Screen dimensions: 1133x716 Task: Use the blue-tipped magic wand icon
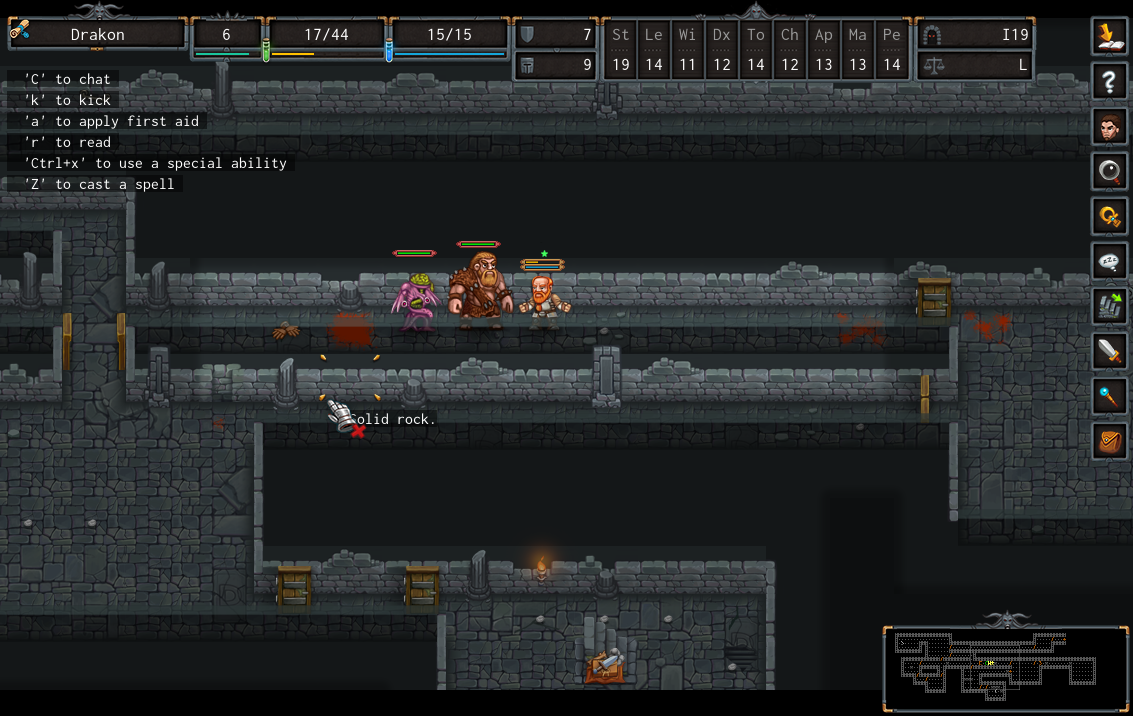[1109, 397]
